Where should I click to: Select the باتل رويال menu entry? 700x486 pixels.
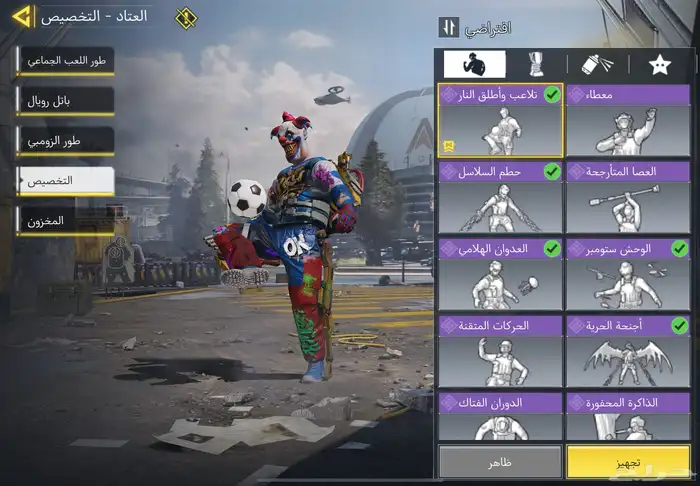(x=66, y=101)
